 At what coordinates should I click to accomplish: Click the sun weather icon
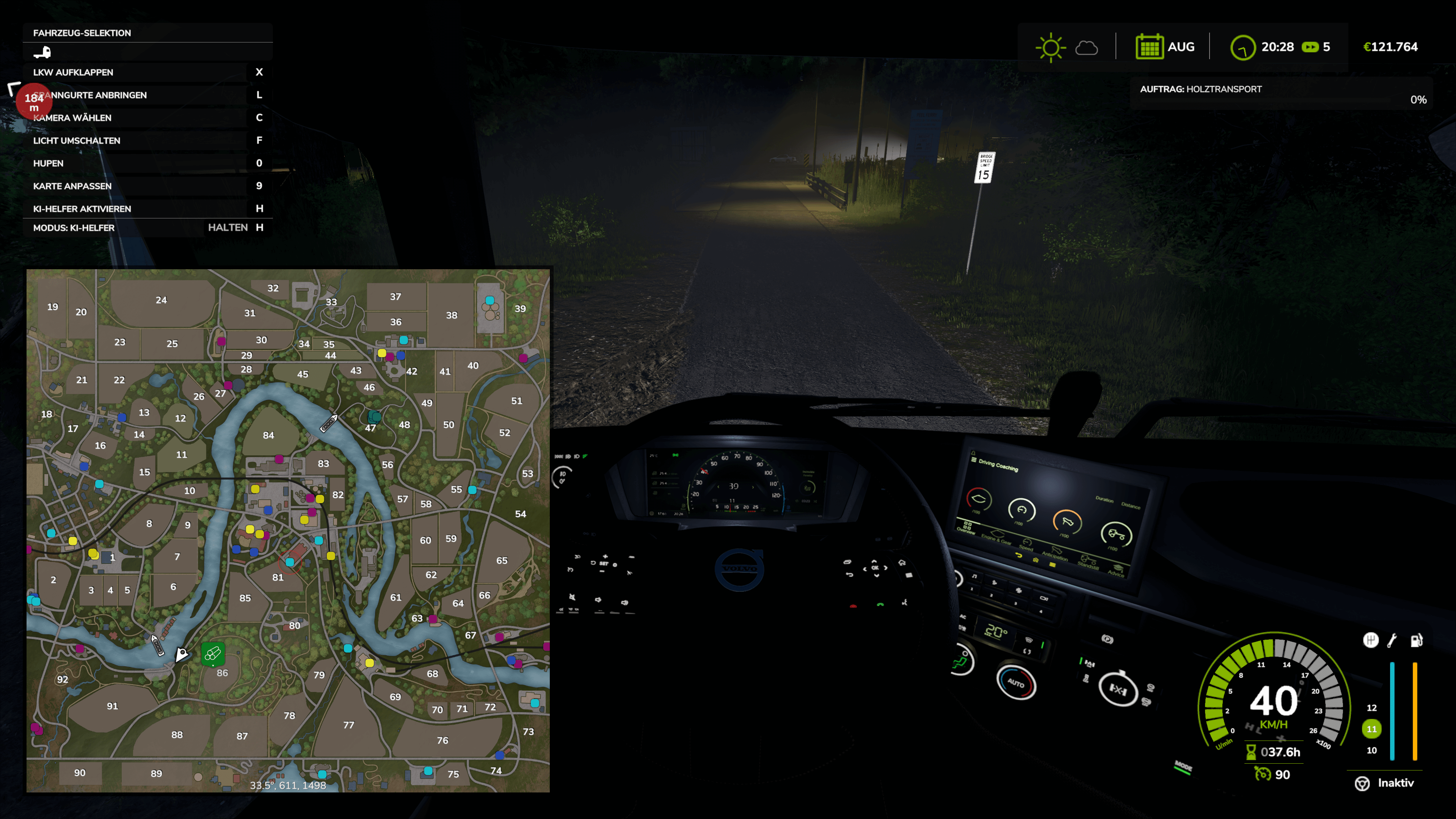pos(1050,47)
